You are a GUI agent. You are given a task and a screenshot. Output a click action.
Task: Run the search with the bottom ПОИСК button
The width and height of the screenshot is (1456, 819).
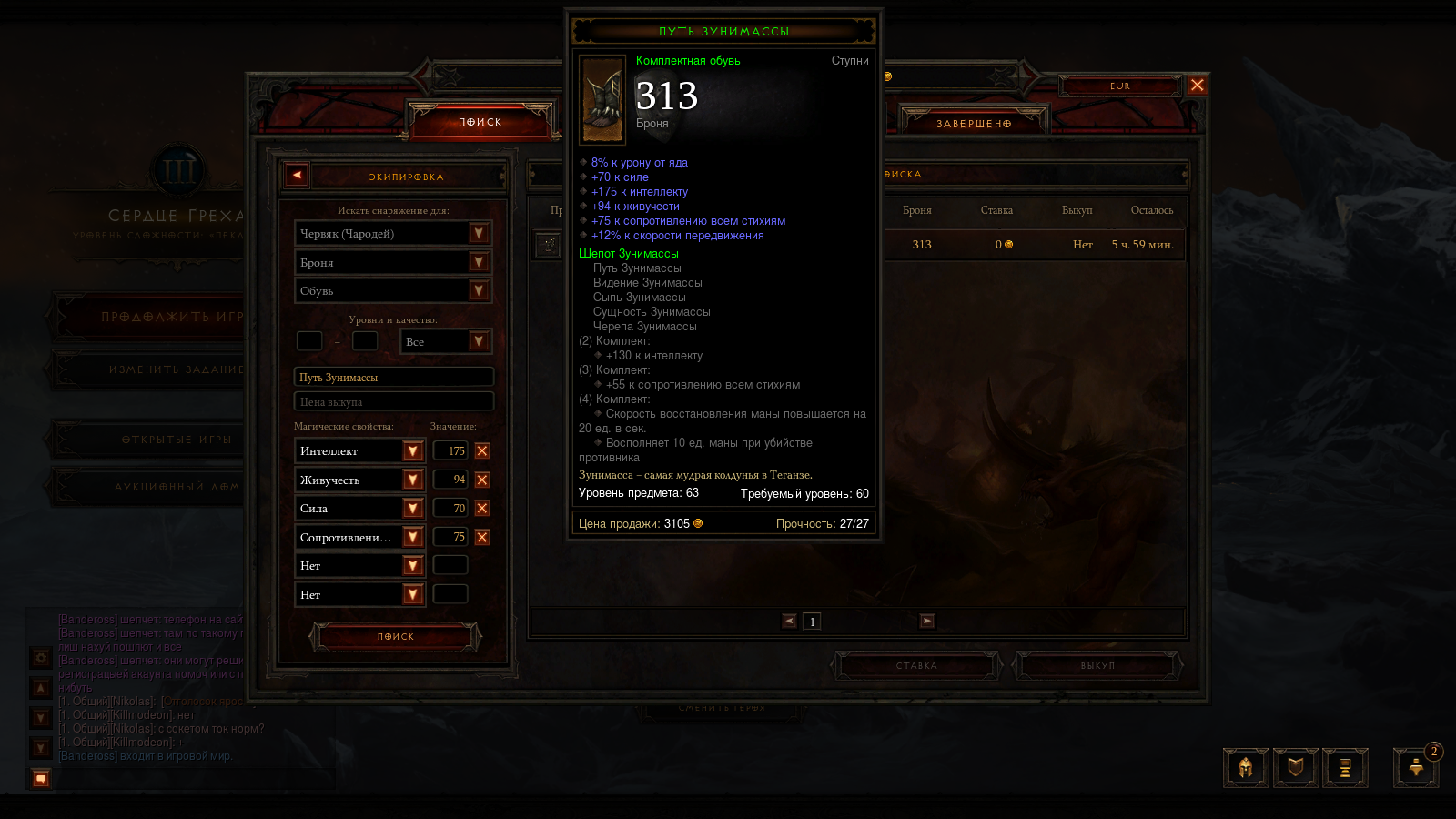395,637
